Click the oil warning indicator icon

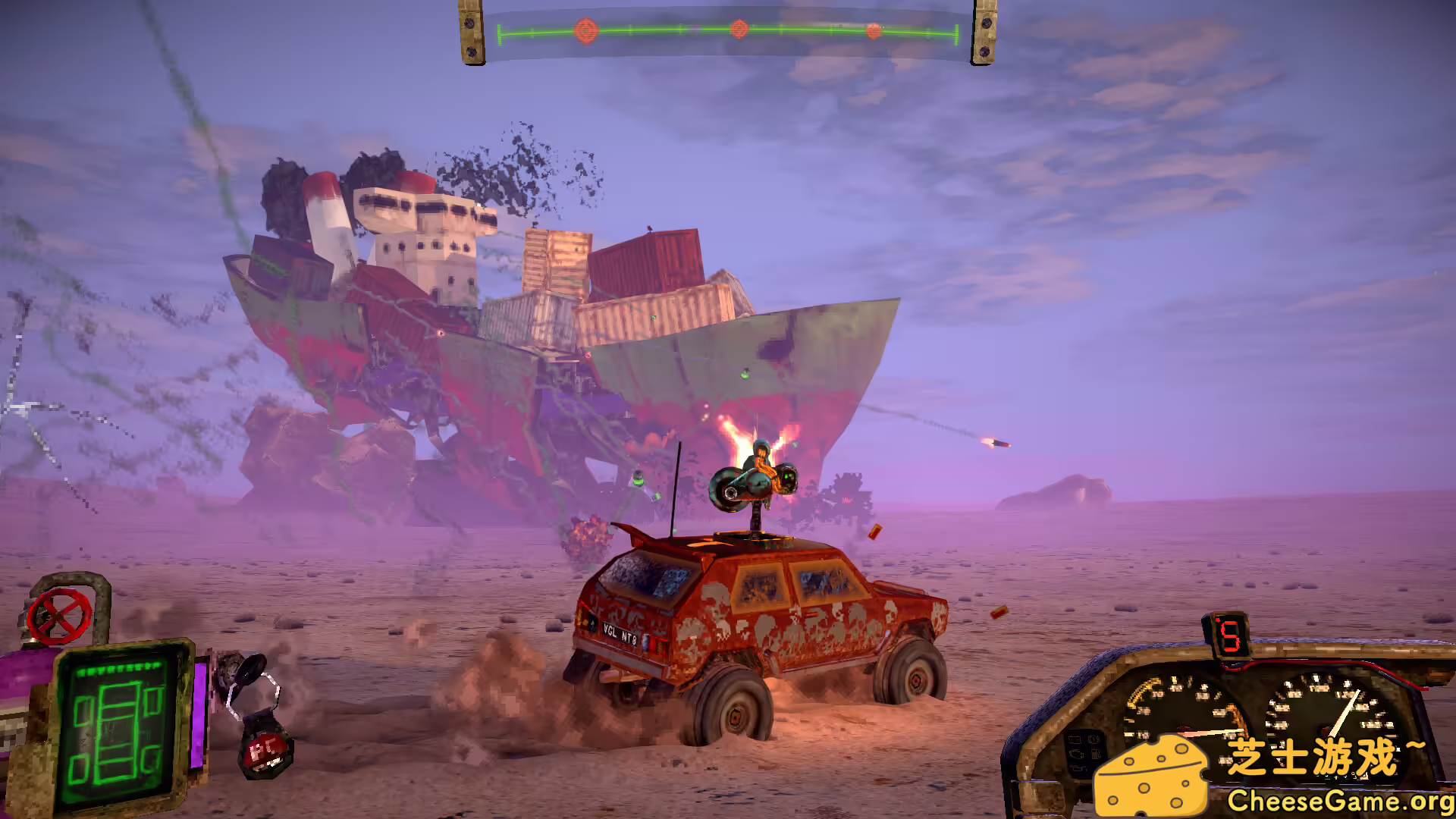coord(1078,768)
